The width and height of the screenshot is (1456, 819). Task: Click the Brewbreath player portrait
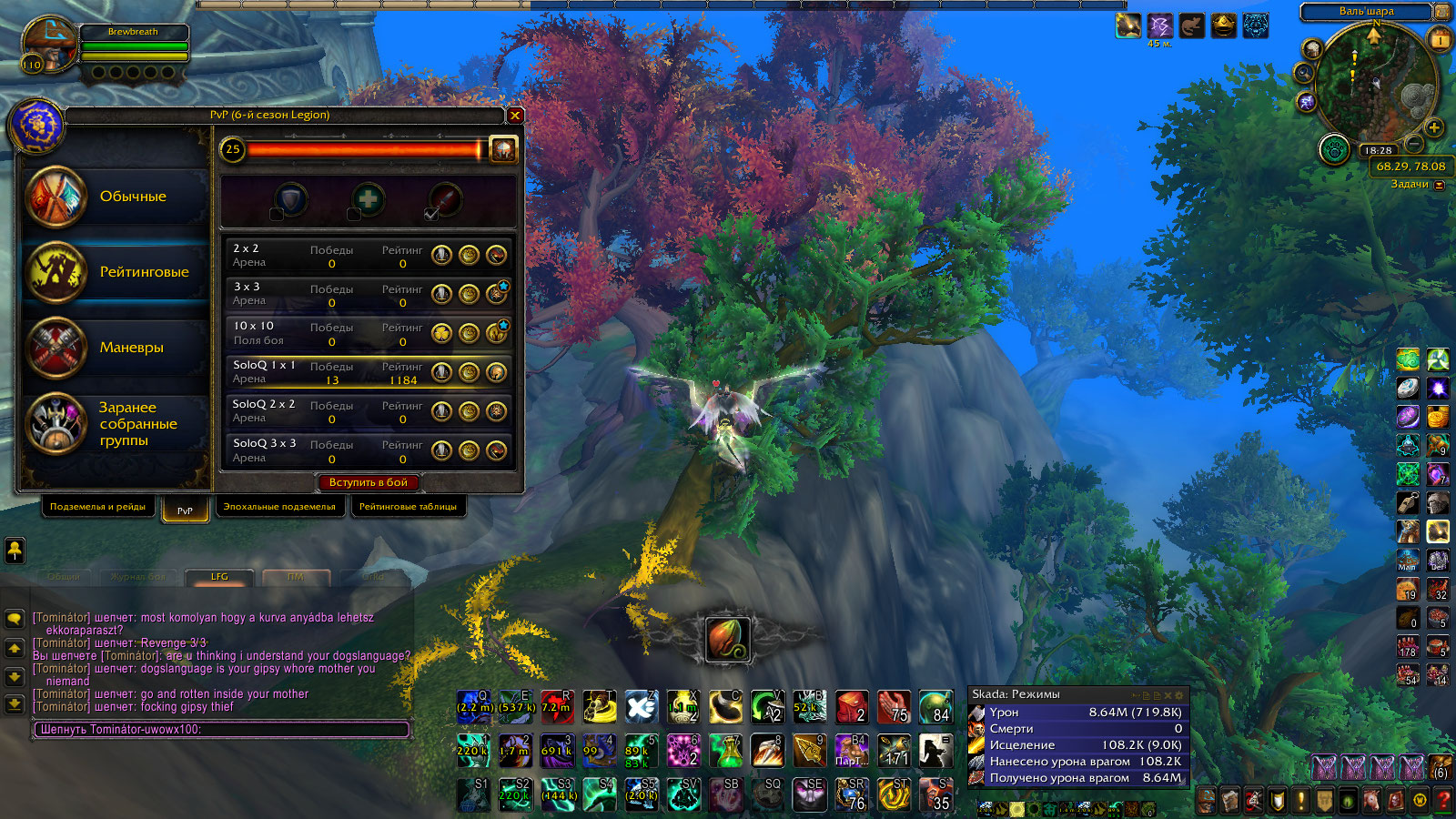click(x=50, y=45)
